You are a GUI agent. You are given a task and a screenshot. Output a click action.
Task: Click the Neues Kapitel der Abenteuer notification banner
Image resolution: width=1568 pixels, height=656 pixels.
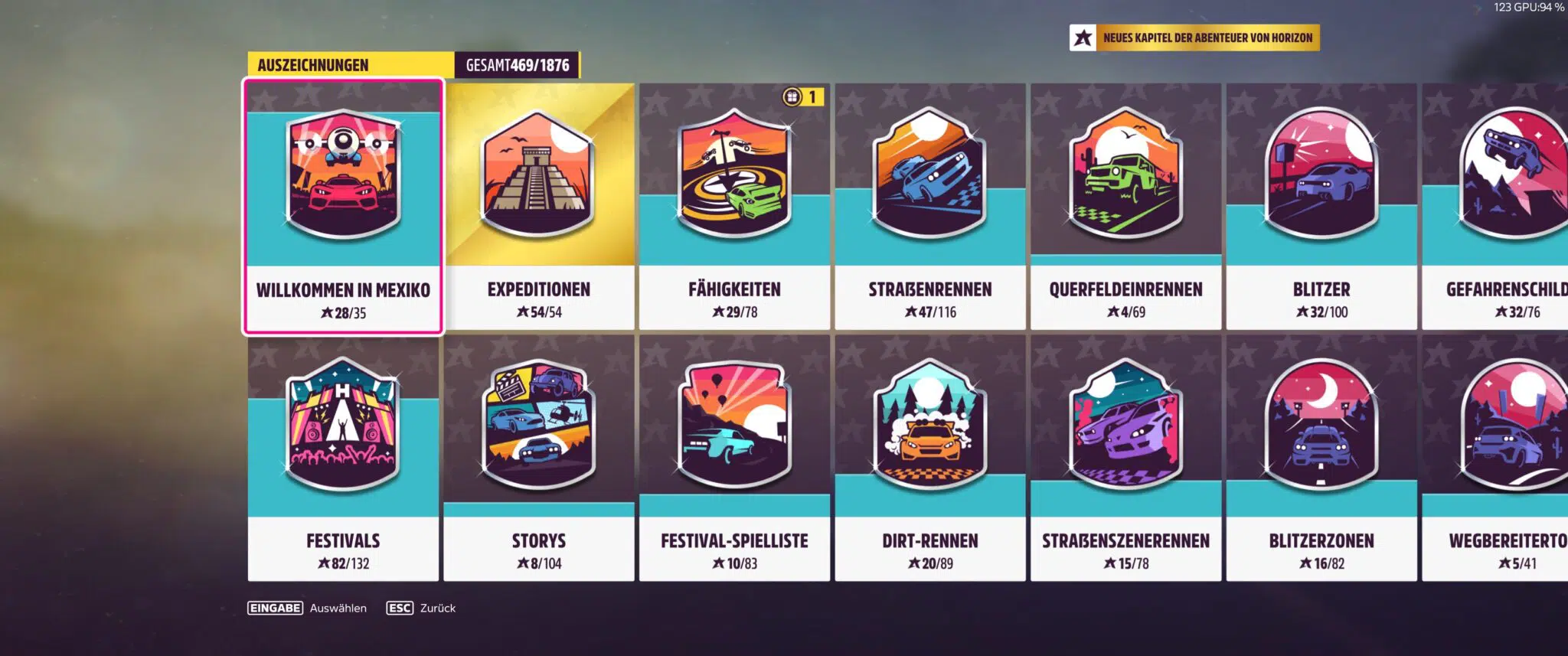click(1194, 38)
